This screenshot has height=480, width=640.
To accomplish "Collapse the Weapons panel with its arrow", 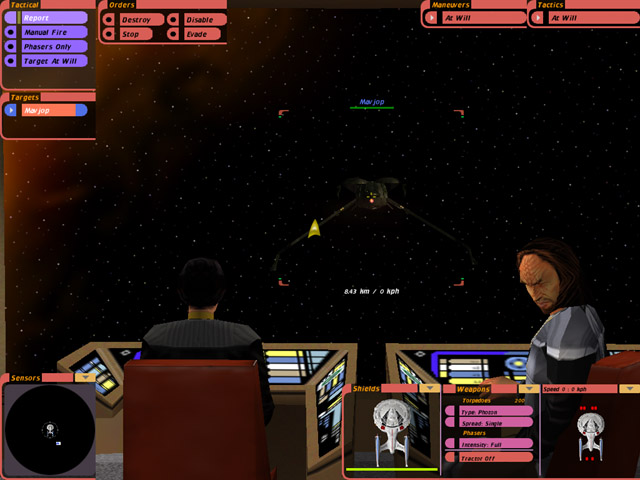I will point(528,388).
